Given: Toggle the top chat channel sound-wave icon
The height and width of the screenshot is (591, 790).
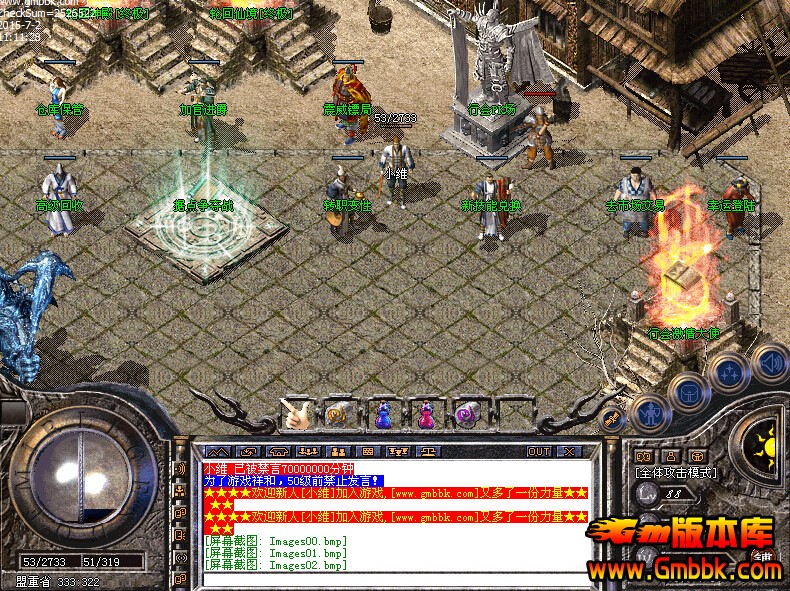Looking at the screenshot, I should [180, 468].
